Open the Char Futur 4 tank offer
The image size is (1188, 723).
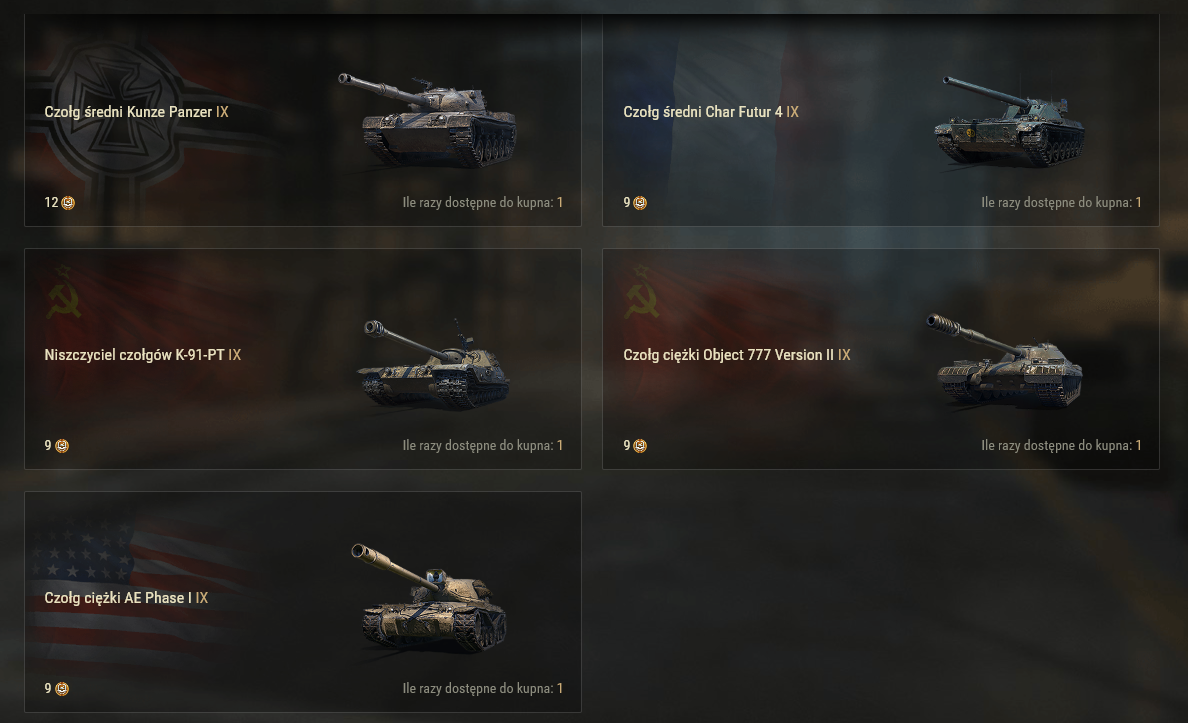tap(880, 120)
